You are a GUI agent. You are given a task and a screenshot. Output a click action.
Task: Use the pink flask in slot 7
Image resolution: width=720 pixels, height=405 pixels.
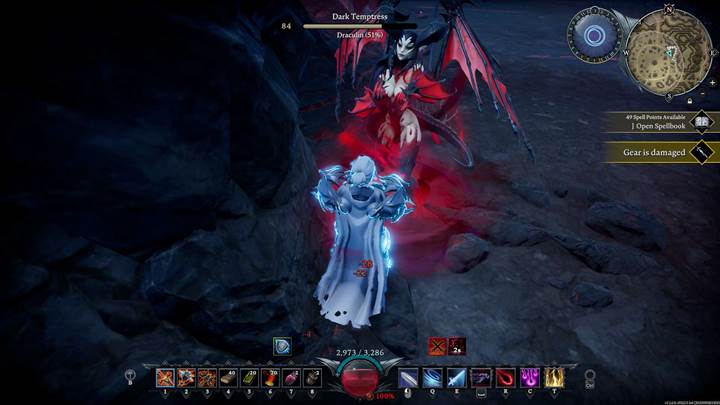tap(291, 378)
